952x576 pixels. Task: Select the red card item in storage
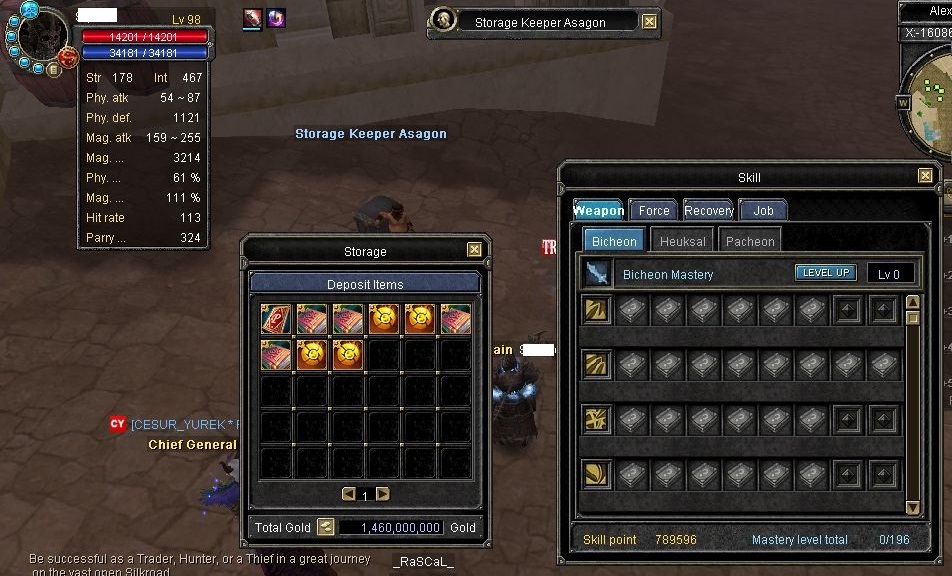(x=276, y=319)
